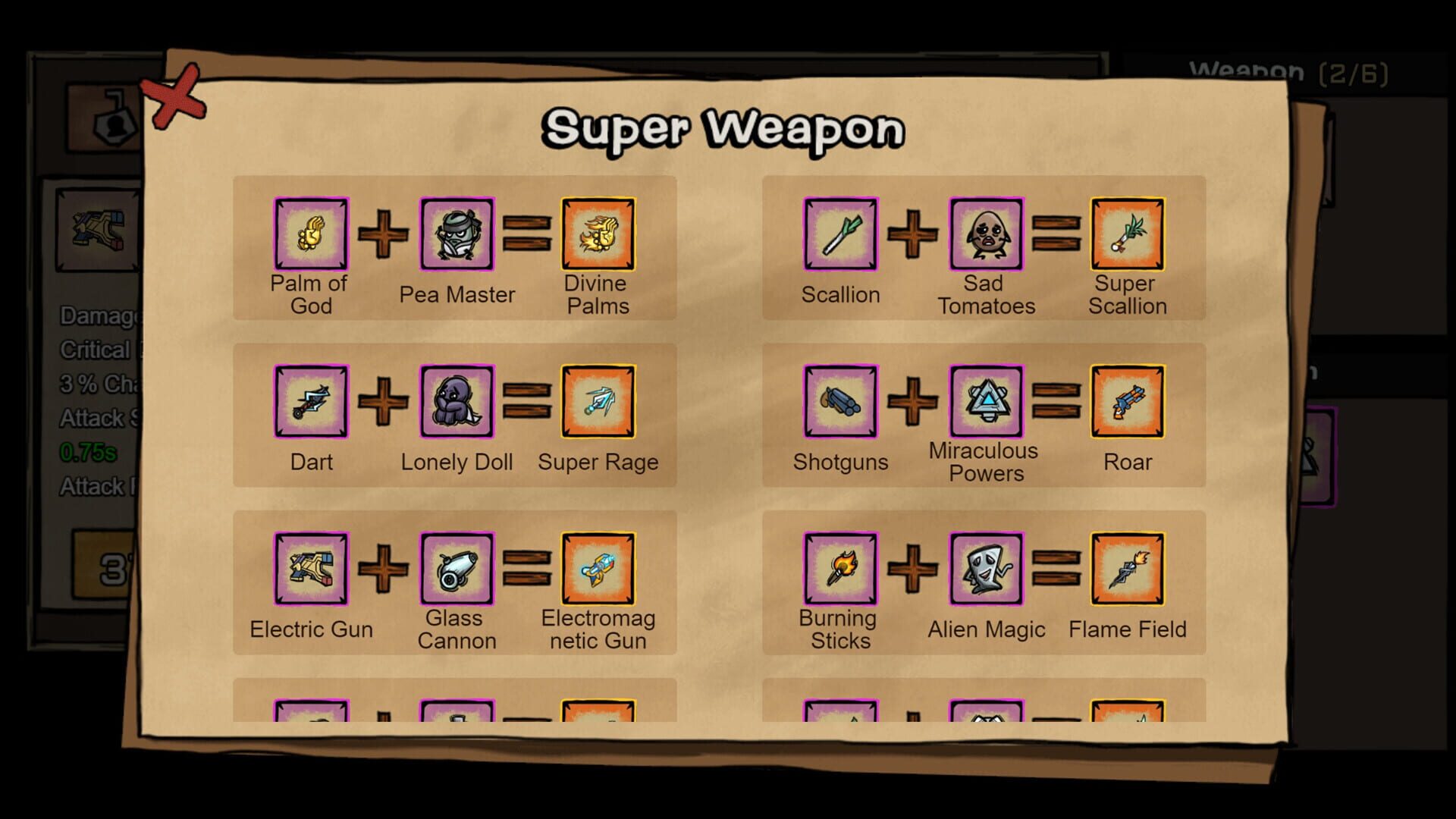This screenshot has height=819, width=1456.
Task: Select the Super Rage icon
Action: click(598, 402)
